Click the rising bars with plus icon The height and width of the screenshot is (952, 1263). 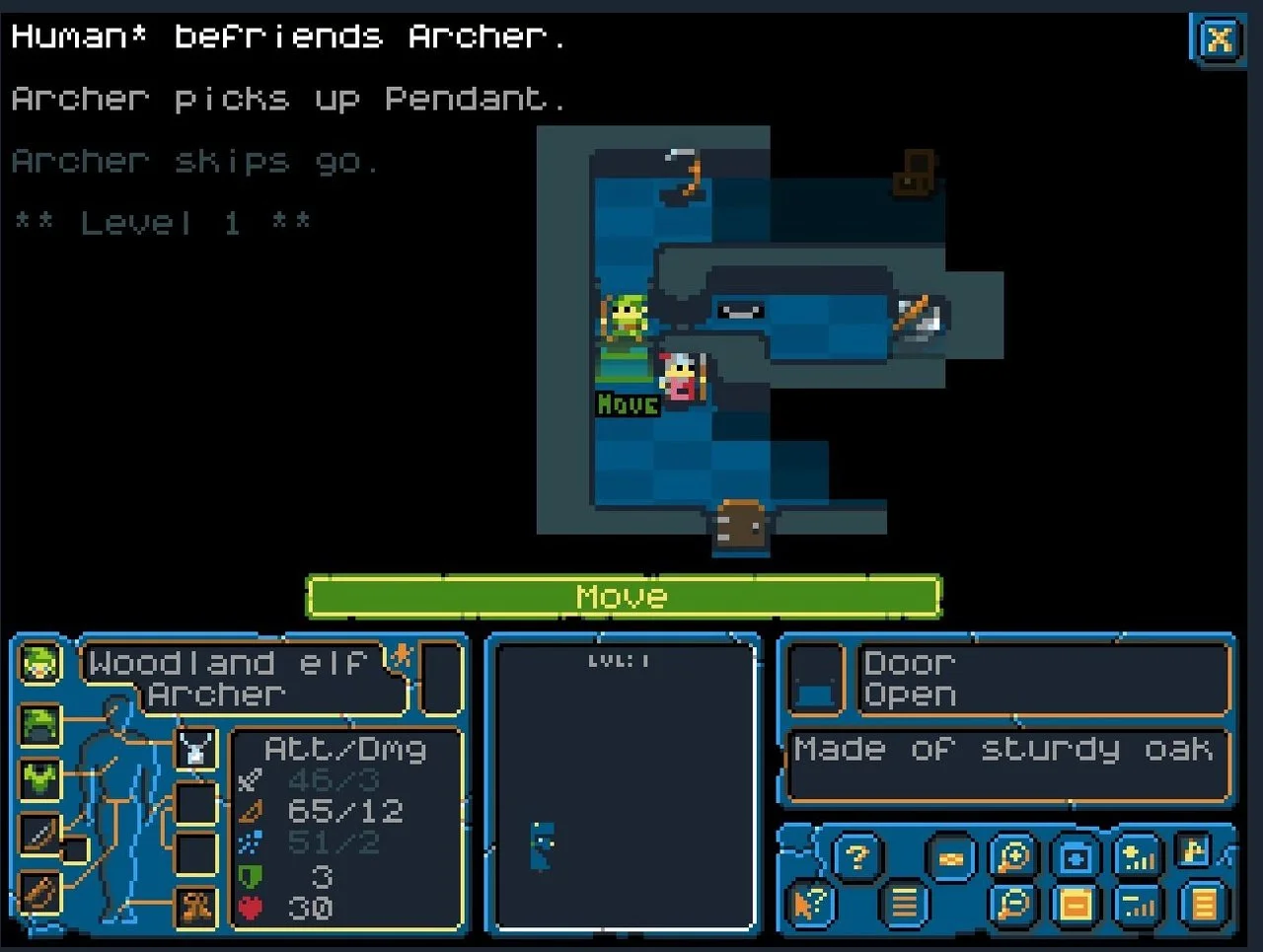pyautogui.click(x=1138, y=856)
